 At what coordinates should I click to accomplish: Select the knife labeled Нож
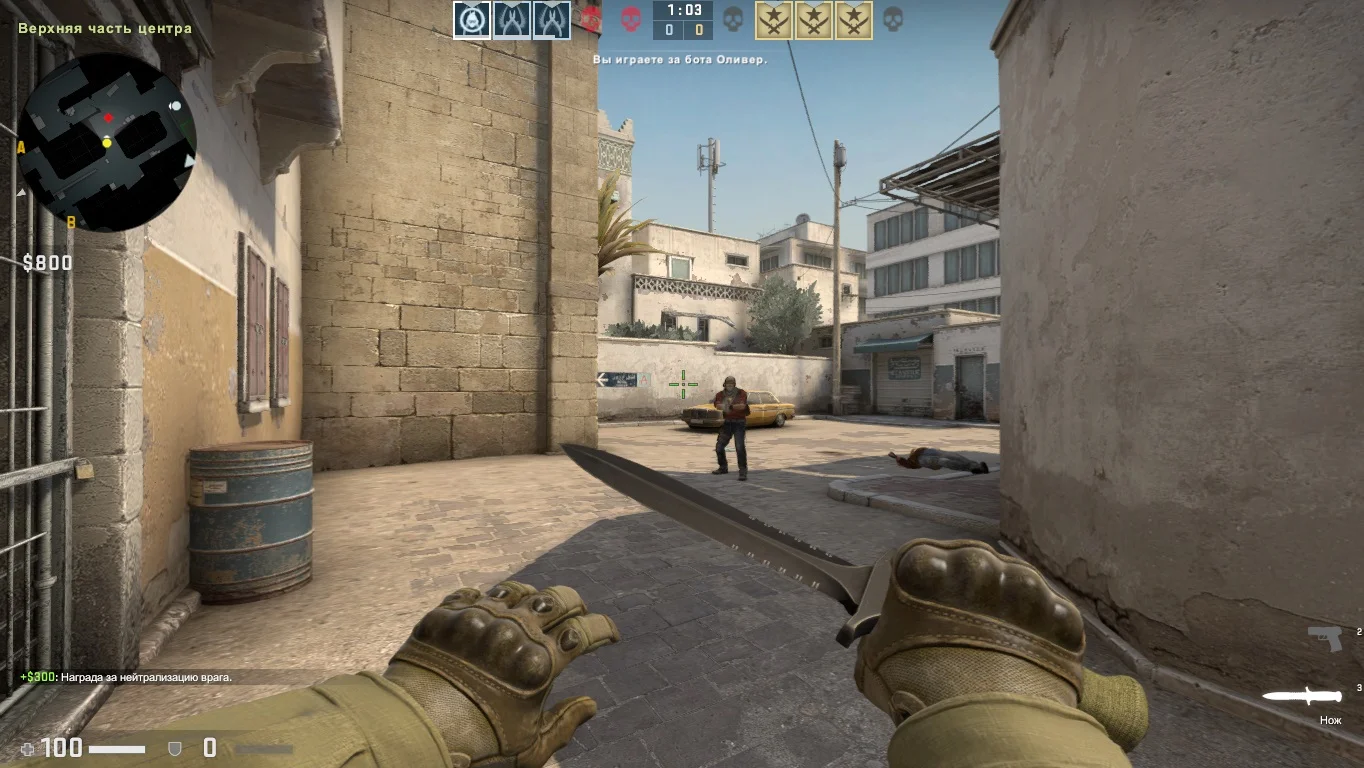1301,696
